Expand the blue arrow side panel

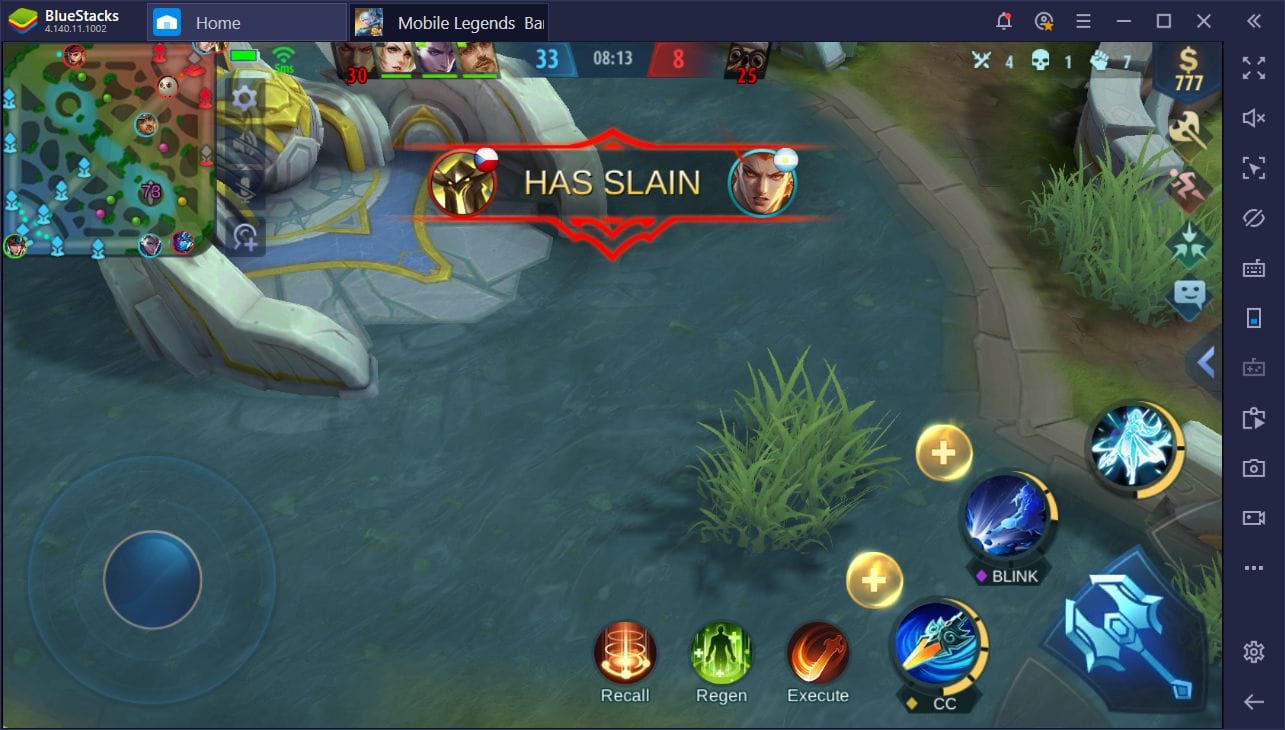1205,362
